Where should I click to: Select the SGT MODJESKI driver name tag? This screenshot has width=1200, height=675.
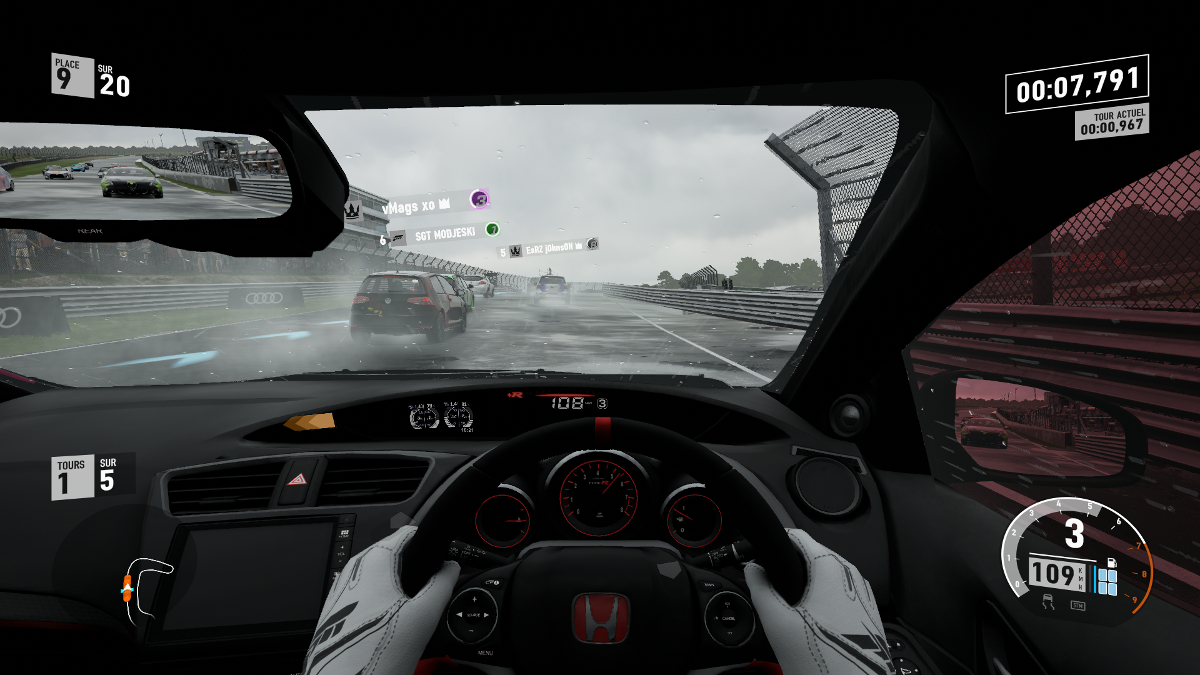tap(444, 234)
